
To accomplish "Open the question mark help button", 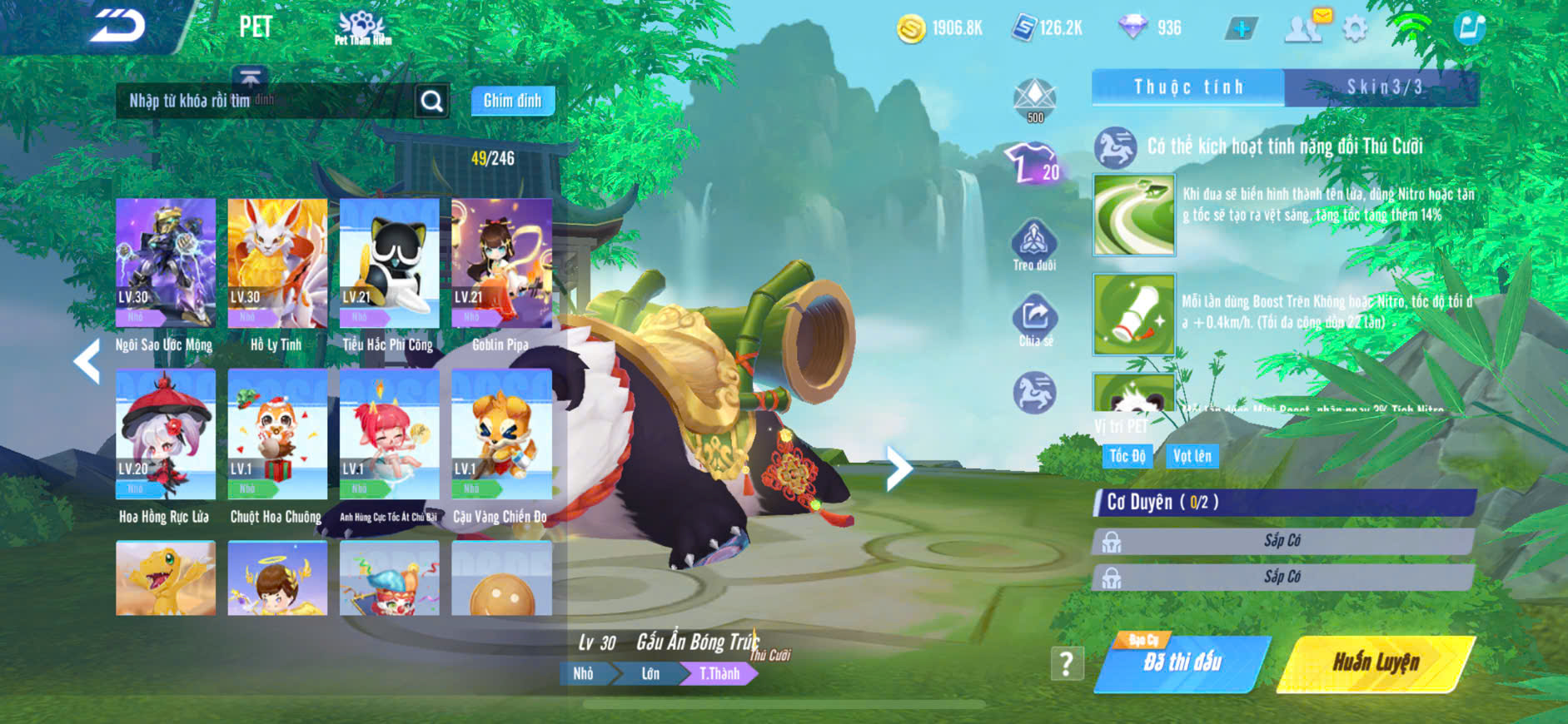I will tap(1067, 663).
